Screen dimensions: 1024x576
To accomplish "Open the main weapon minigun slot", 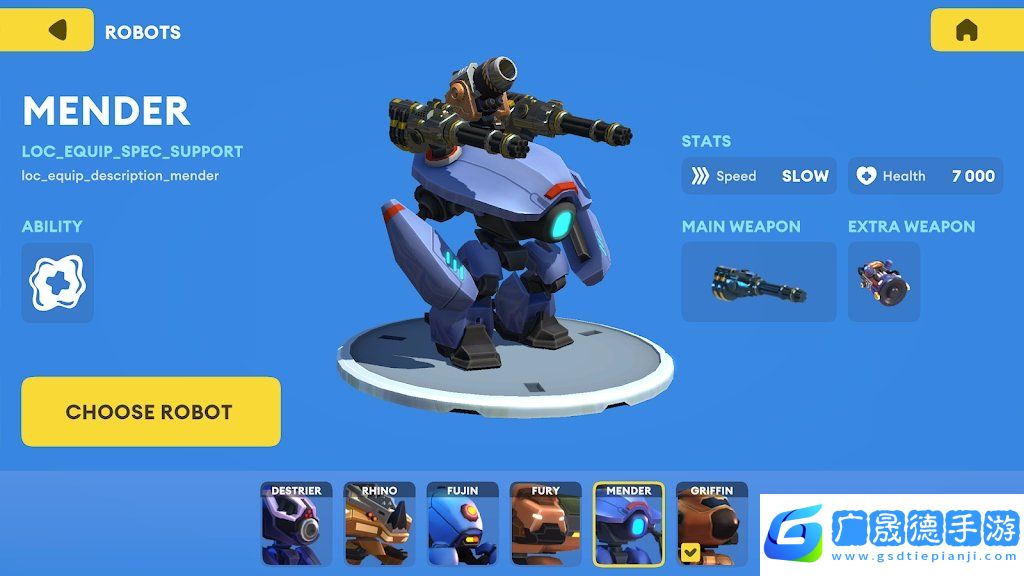I will (x=758, y=282).
